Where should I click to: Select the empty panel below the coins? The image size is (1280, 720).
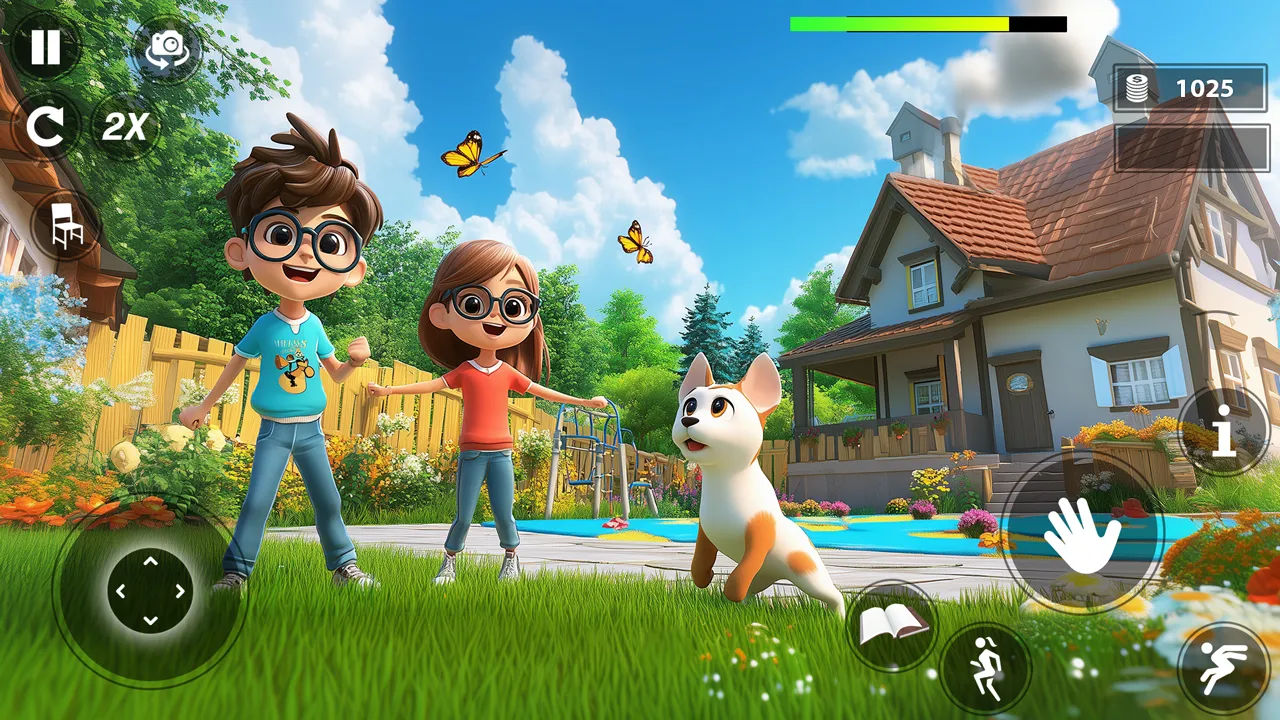coord(1190,145)
